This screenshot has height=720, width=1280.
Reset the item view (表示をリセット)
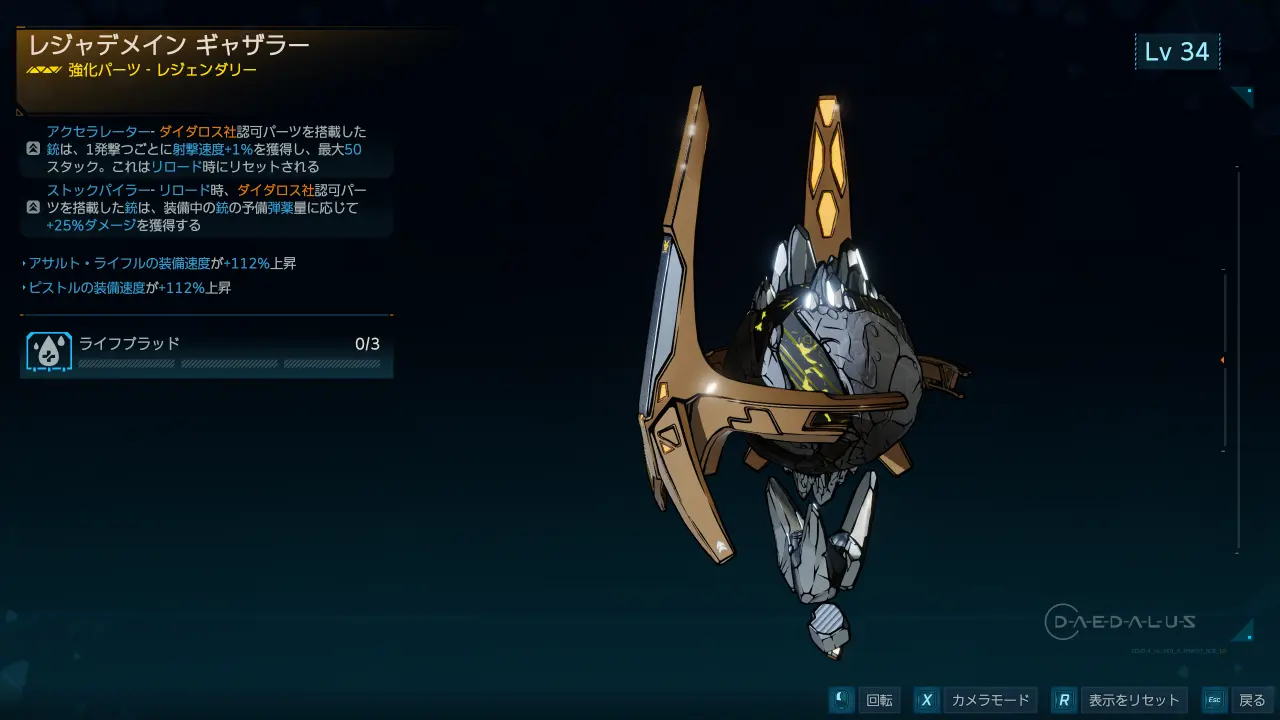[1121, 700]
